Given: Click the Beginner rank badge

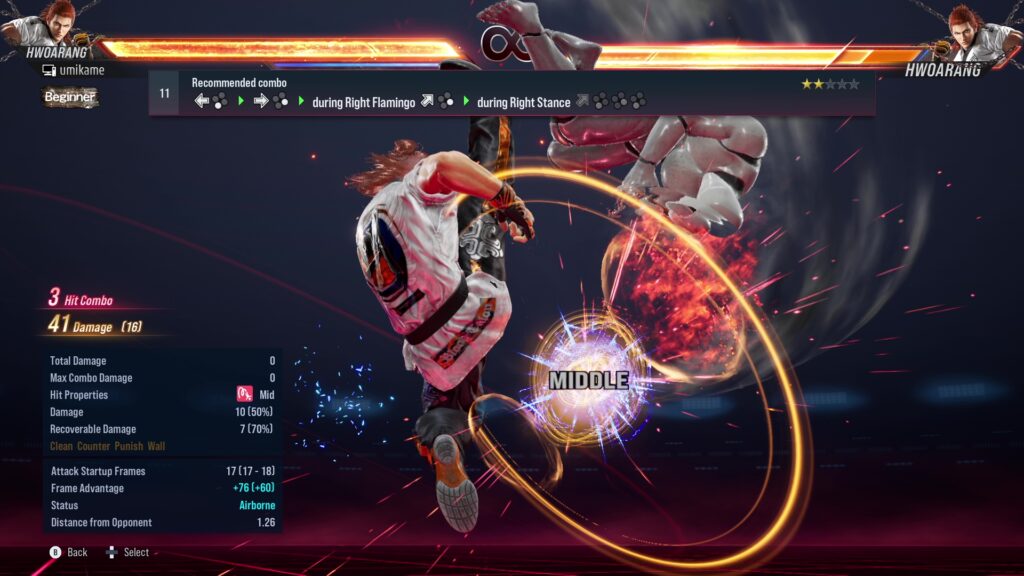Looking at the screenshot, I should click(x=70, y=97).
